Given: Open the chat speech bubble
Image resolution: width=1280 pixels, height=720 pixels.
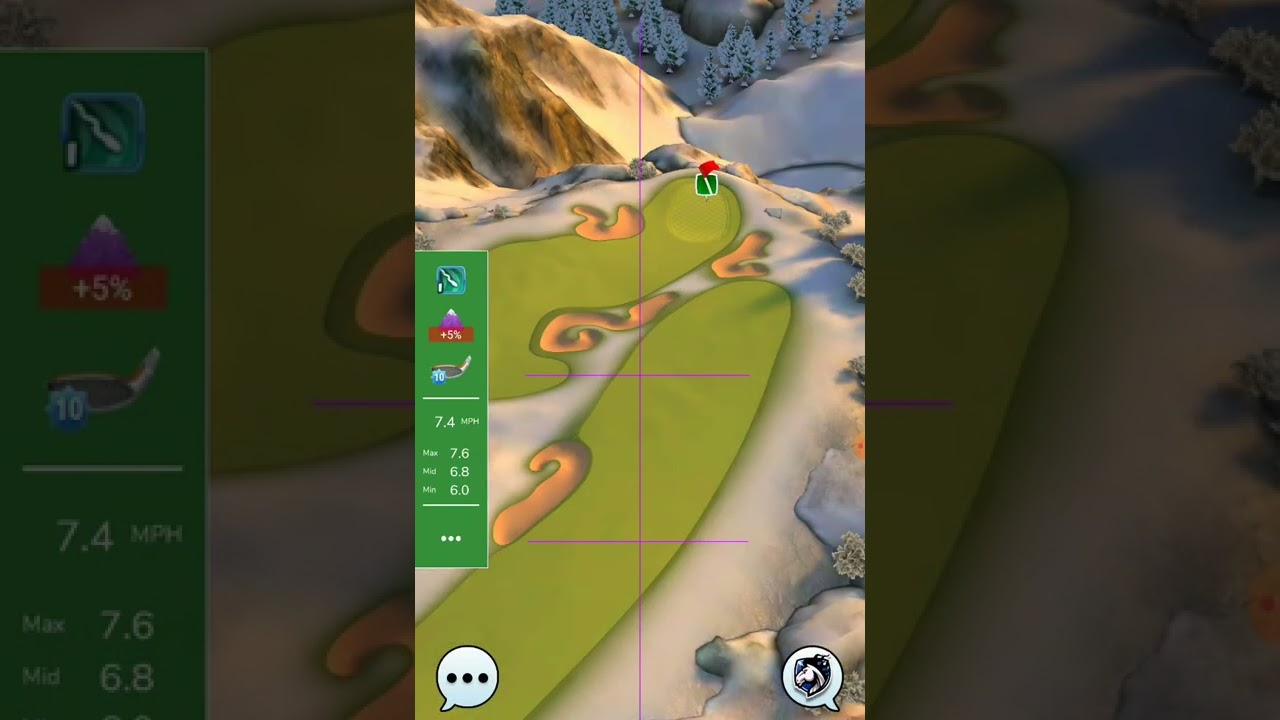Looking at the screenshot, I should coord(467,677).
